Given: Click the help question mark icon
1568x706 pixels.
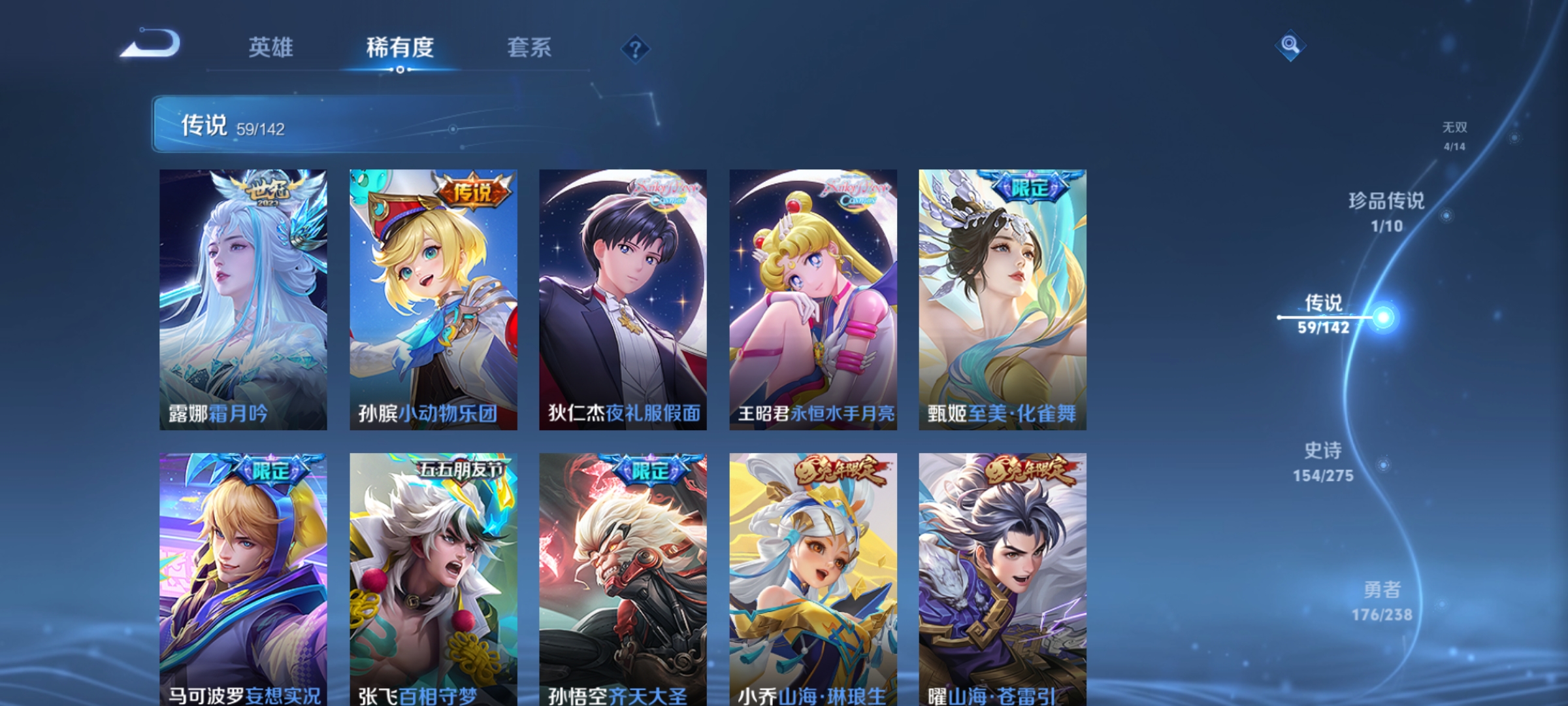Looking at the screenshot, I should pyautogui.click(x=634, y=48).
